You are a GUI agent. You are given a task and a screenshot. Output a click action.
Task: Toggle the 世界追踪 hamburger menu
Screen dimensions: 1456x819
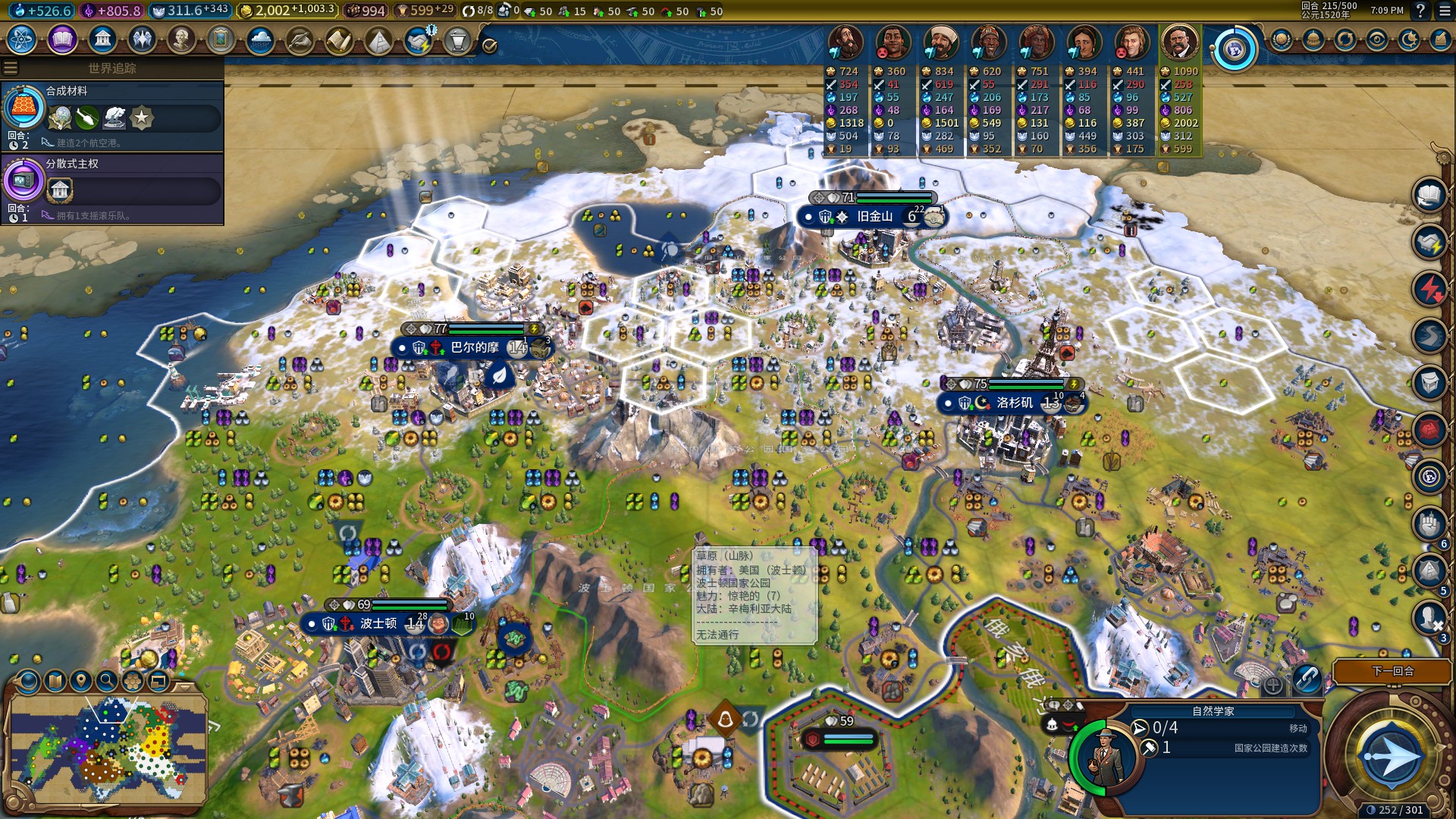[x=11, y=68]
